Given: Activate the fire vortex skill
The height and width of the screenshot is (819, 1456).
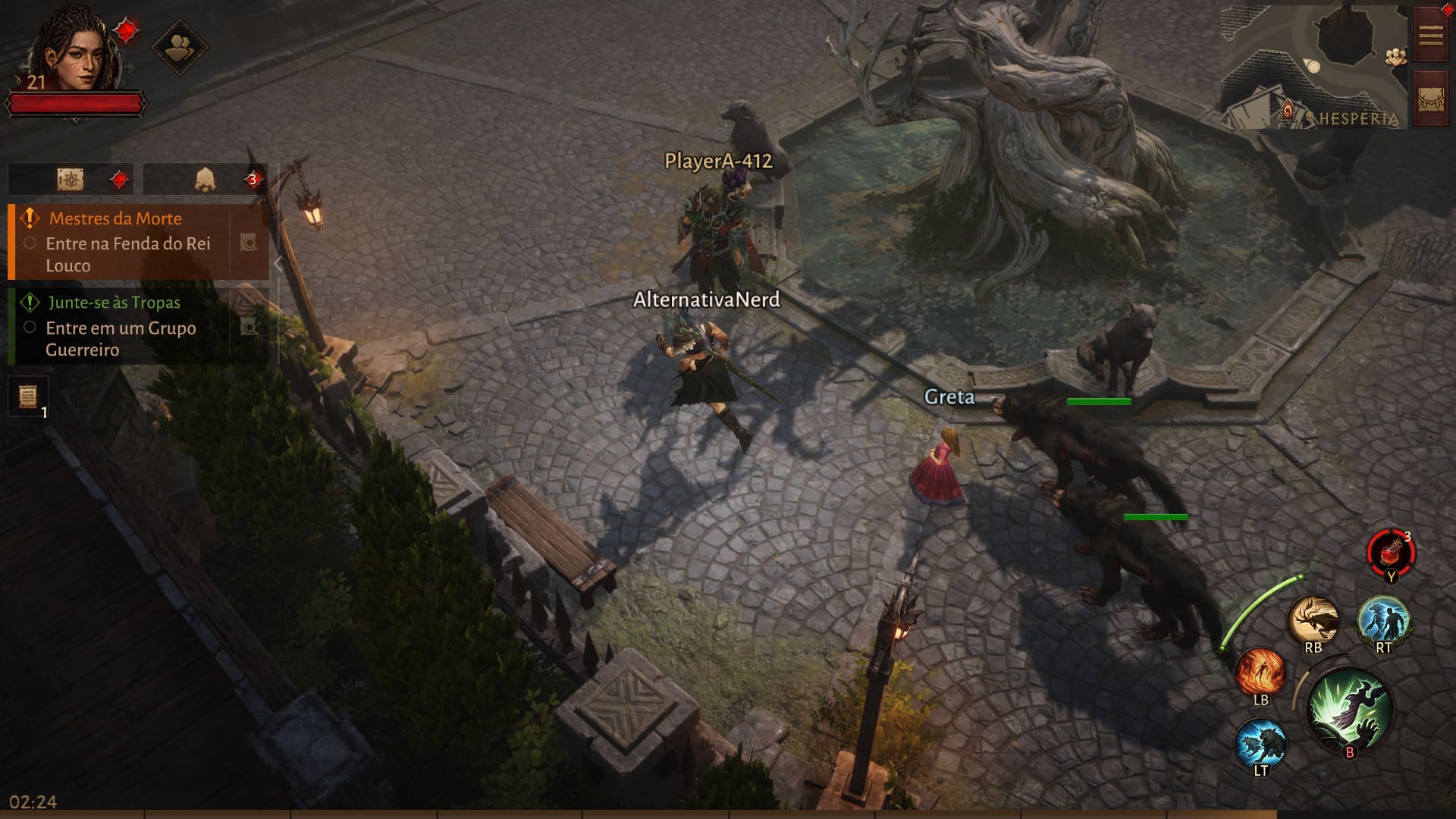Looking at the screenshot, I should point(1260,672).
